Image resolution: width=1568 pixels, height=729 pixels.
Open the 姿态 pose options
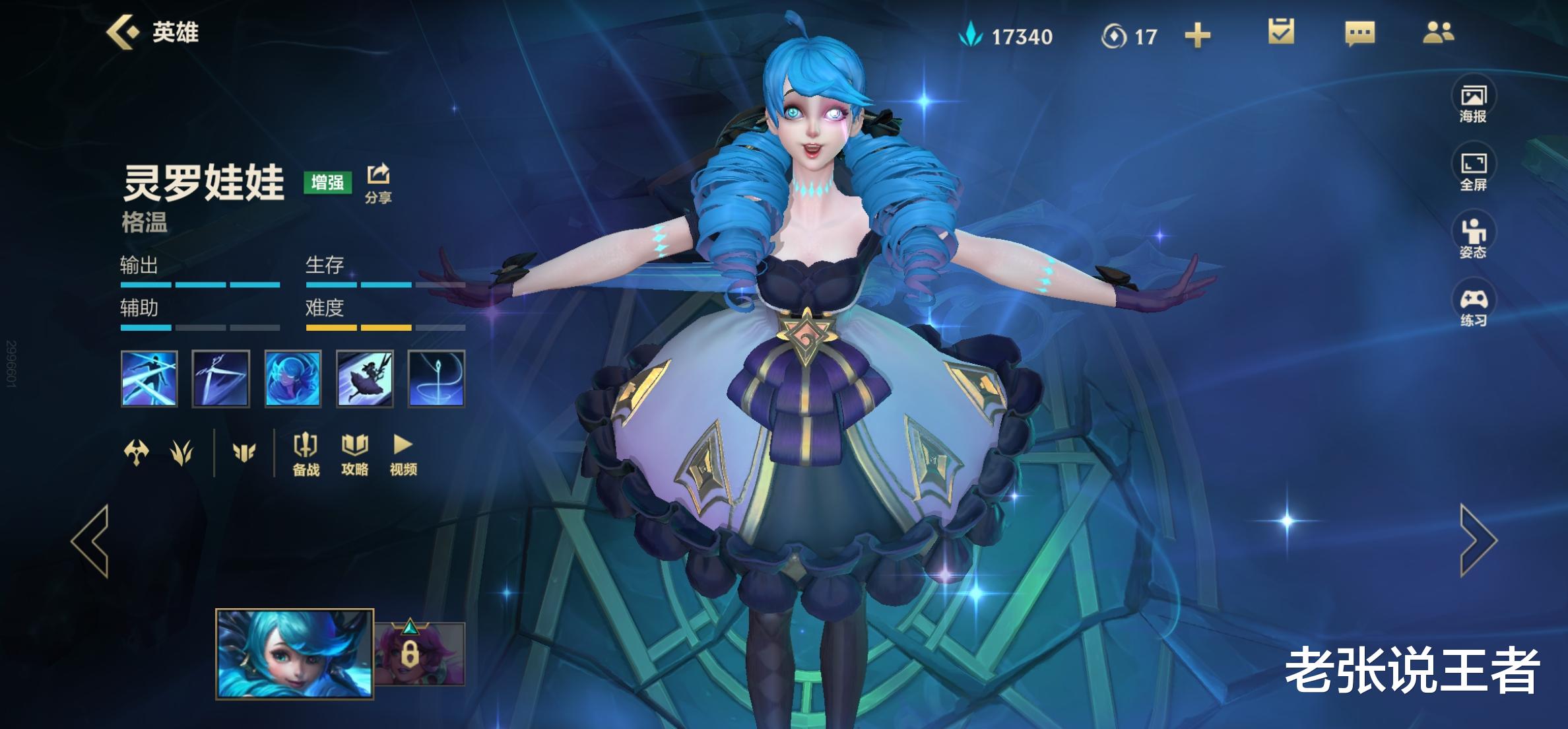pyautogui.click(x=1473, y=238)
